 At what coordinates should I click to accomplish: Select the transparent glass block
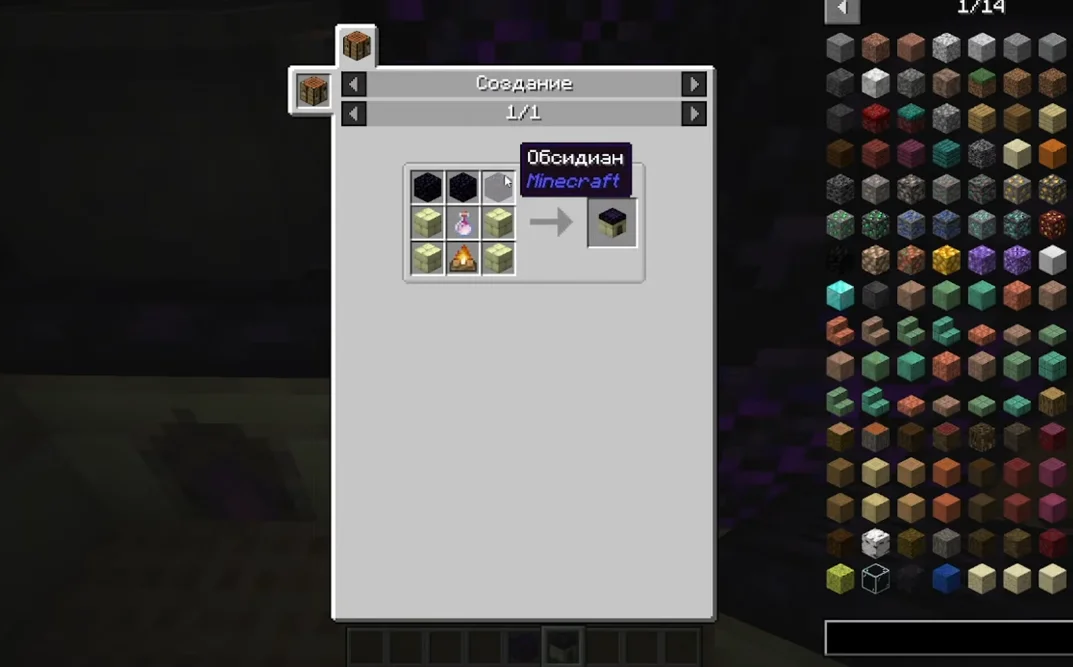tap(875, 578)
